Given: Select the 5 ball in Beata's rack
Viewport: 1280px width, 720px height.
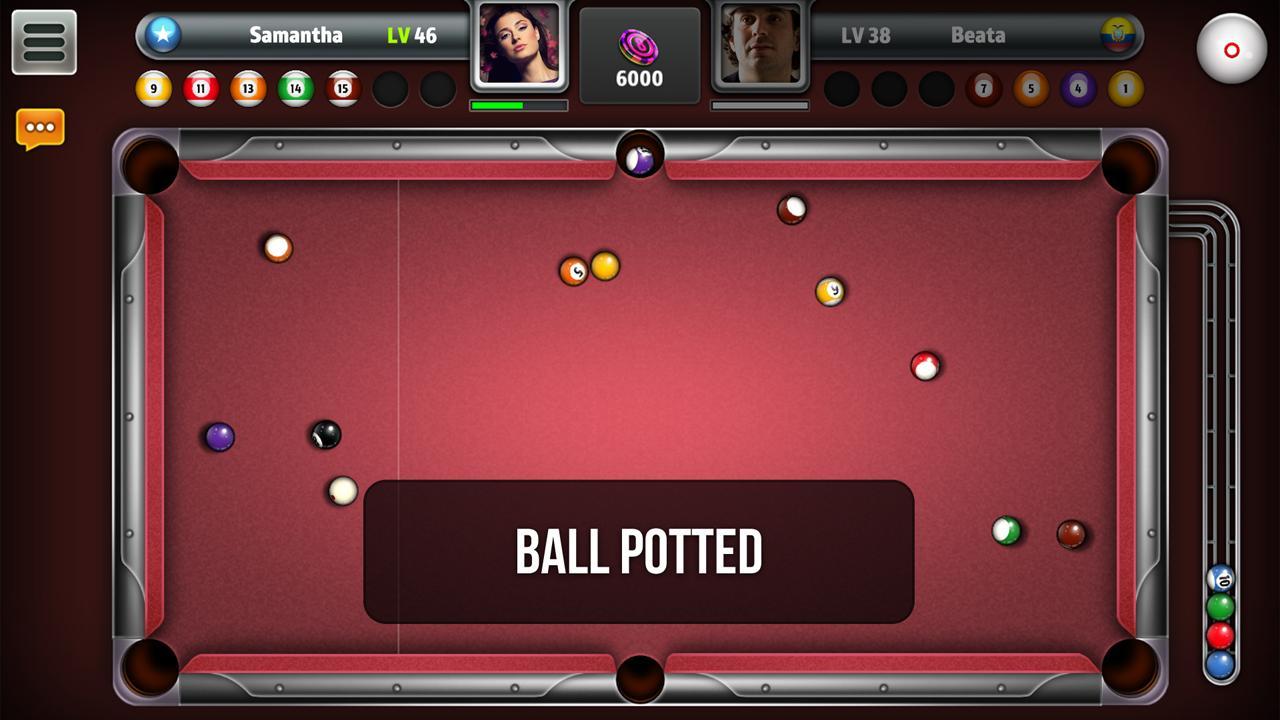Looking at the screenshot, I should pos(1029,89).
